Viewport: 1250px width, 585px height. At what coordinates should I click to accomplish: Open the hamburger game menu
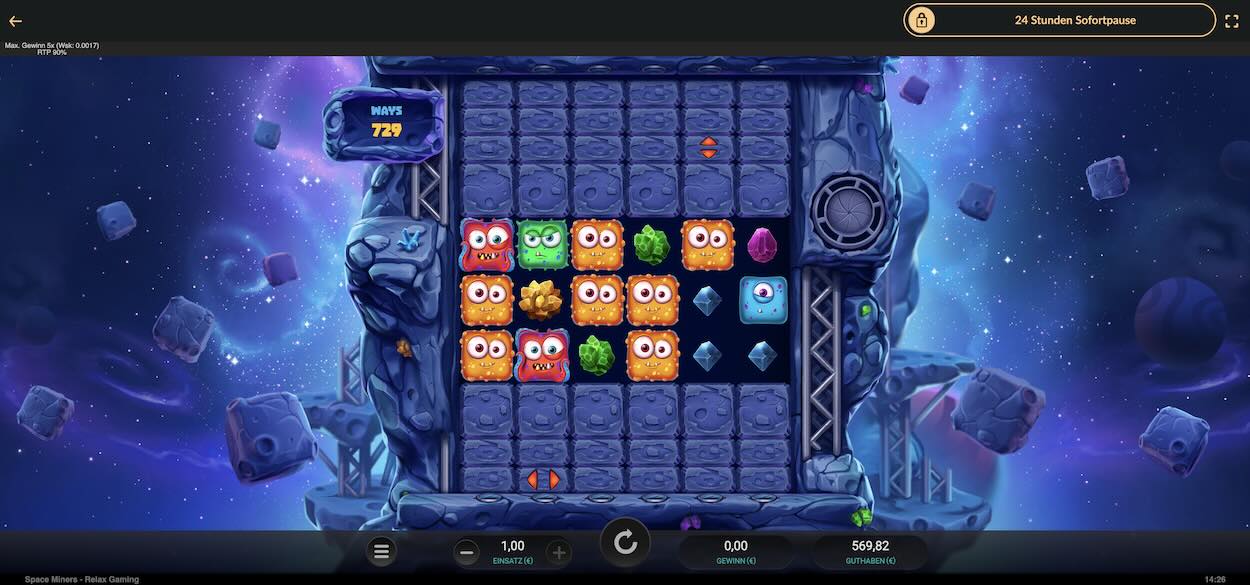[381, 551]
